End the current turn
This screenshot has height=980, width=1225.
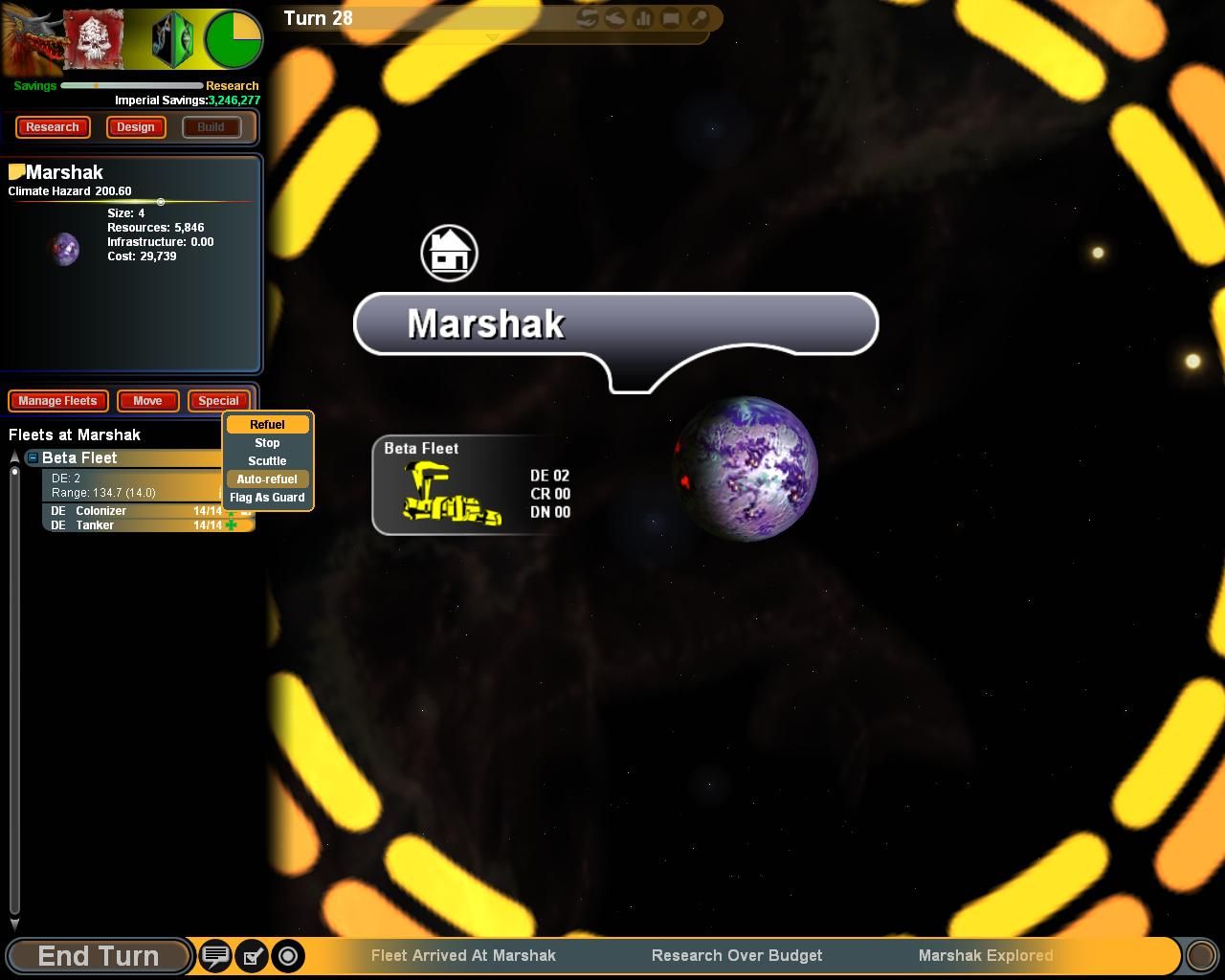(98, 956)
